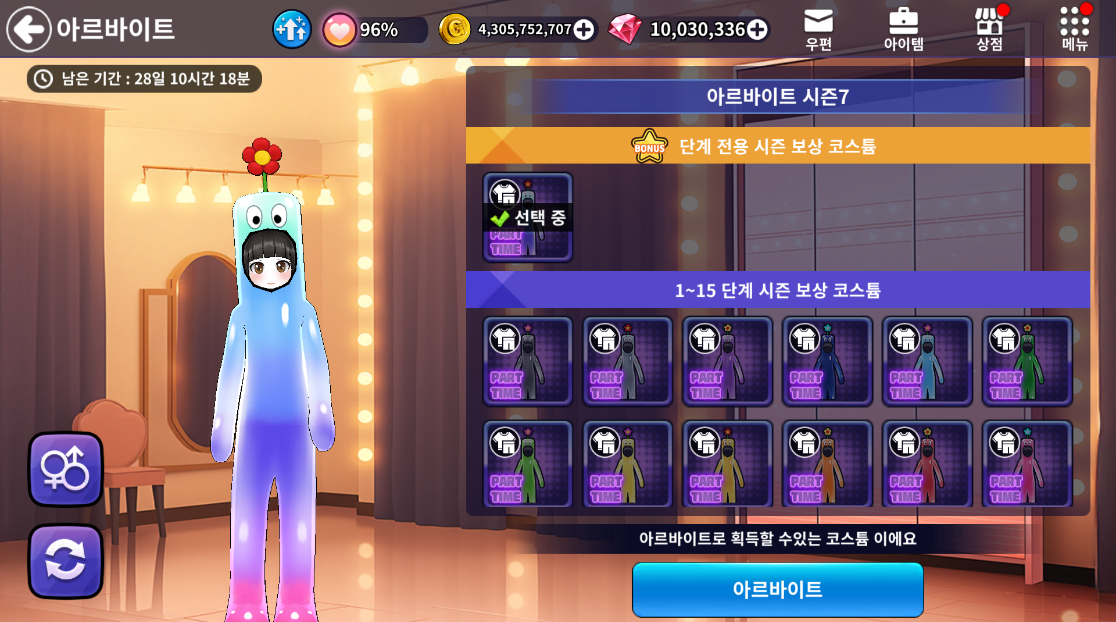Start the 아르바이트 part-time job
Screen dimensions: 1116x622
point(777,589)
